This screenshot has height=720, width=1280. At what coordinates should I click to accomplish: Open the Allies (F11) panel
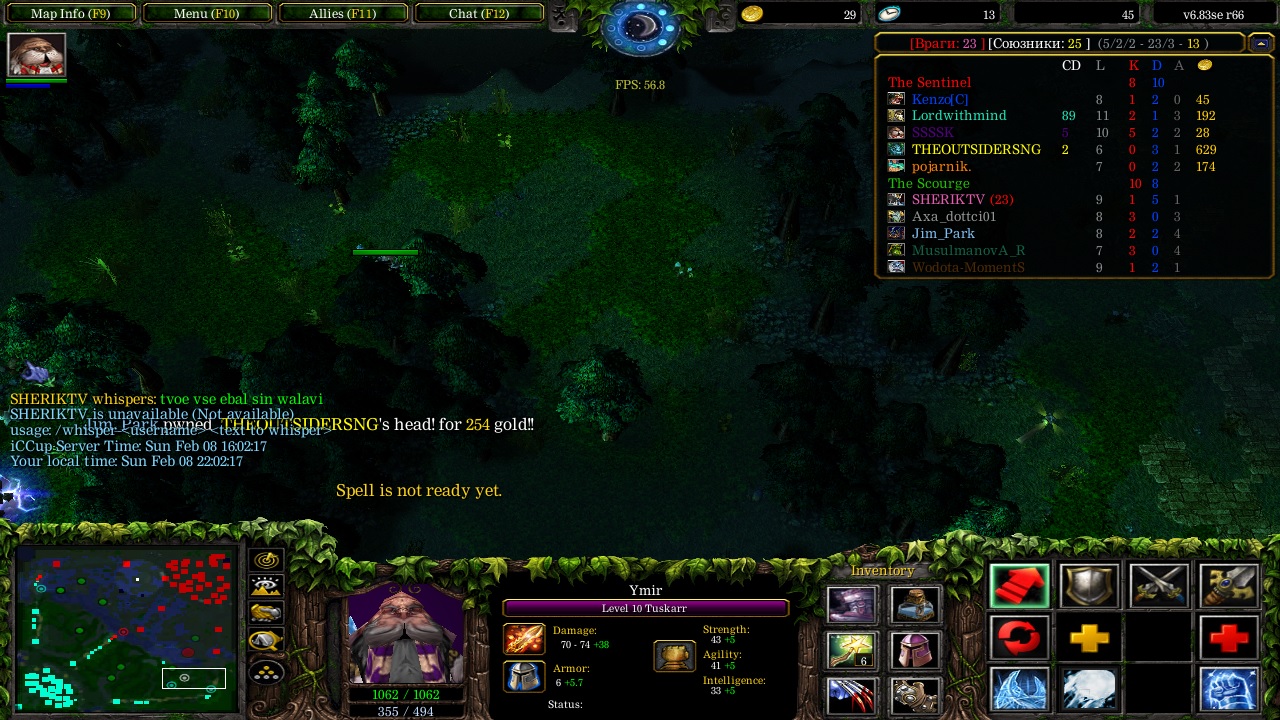click(x=342, y=14)
